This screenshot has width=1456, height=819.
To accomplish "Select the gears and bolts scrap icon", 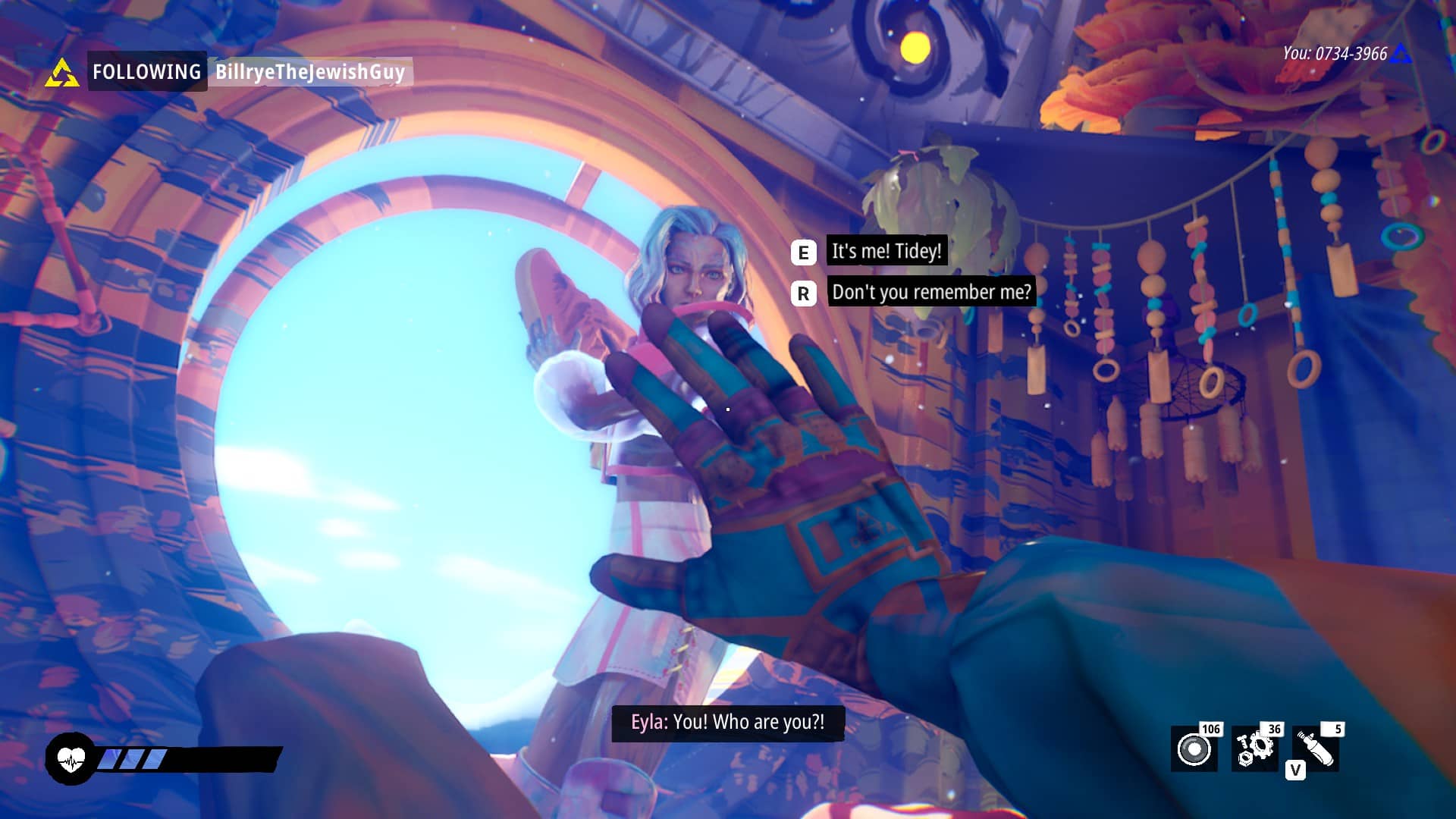I will (x=1254, y=749).
